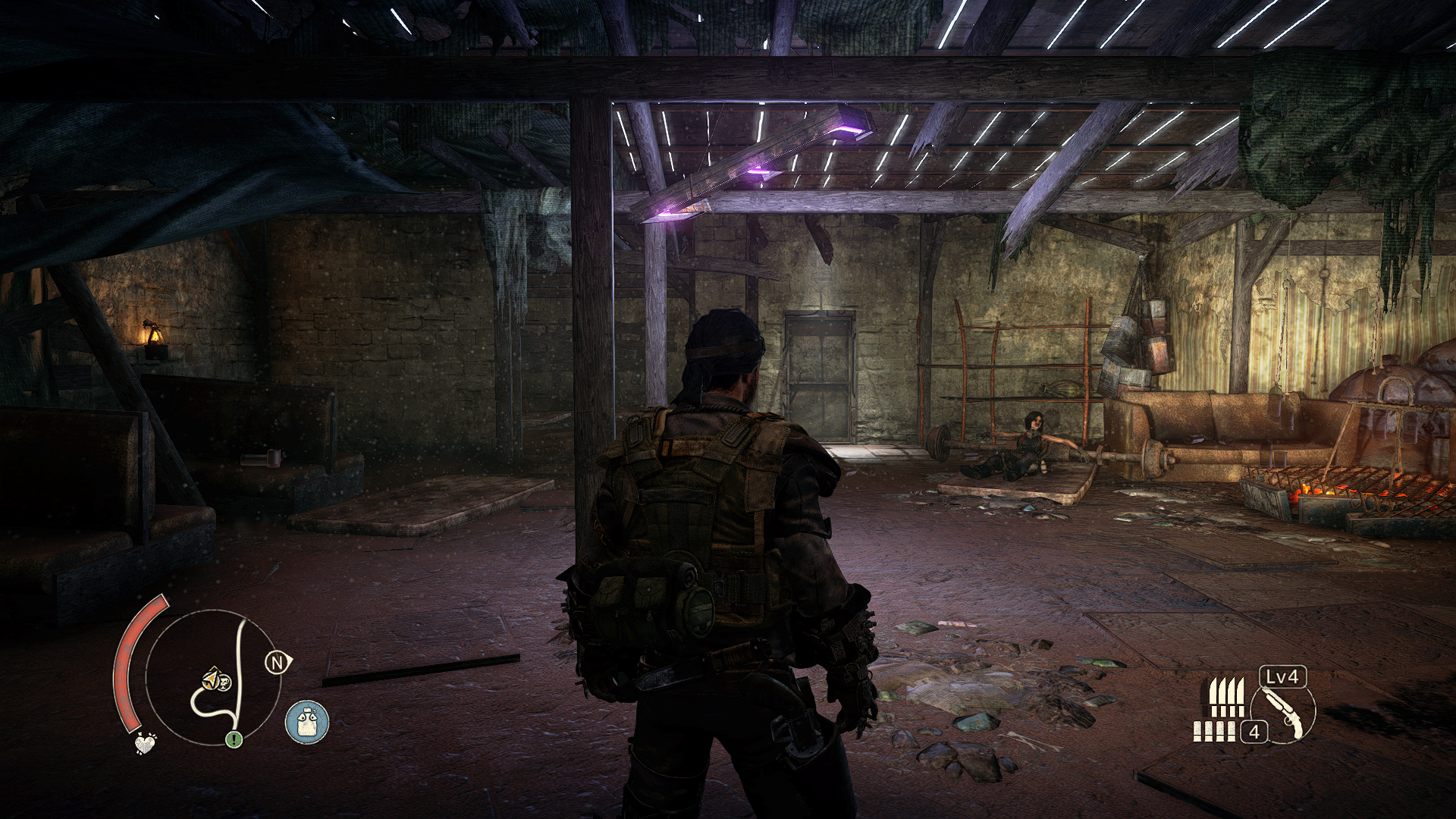Click the north compass marker
Viewport: 1456px width, 819px height.
[277, 664]
